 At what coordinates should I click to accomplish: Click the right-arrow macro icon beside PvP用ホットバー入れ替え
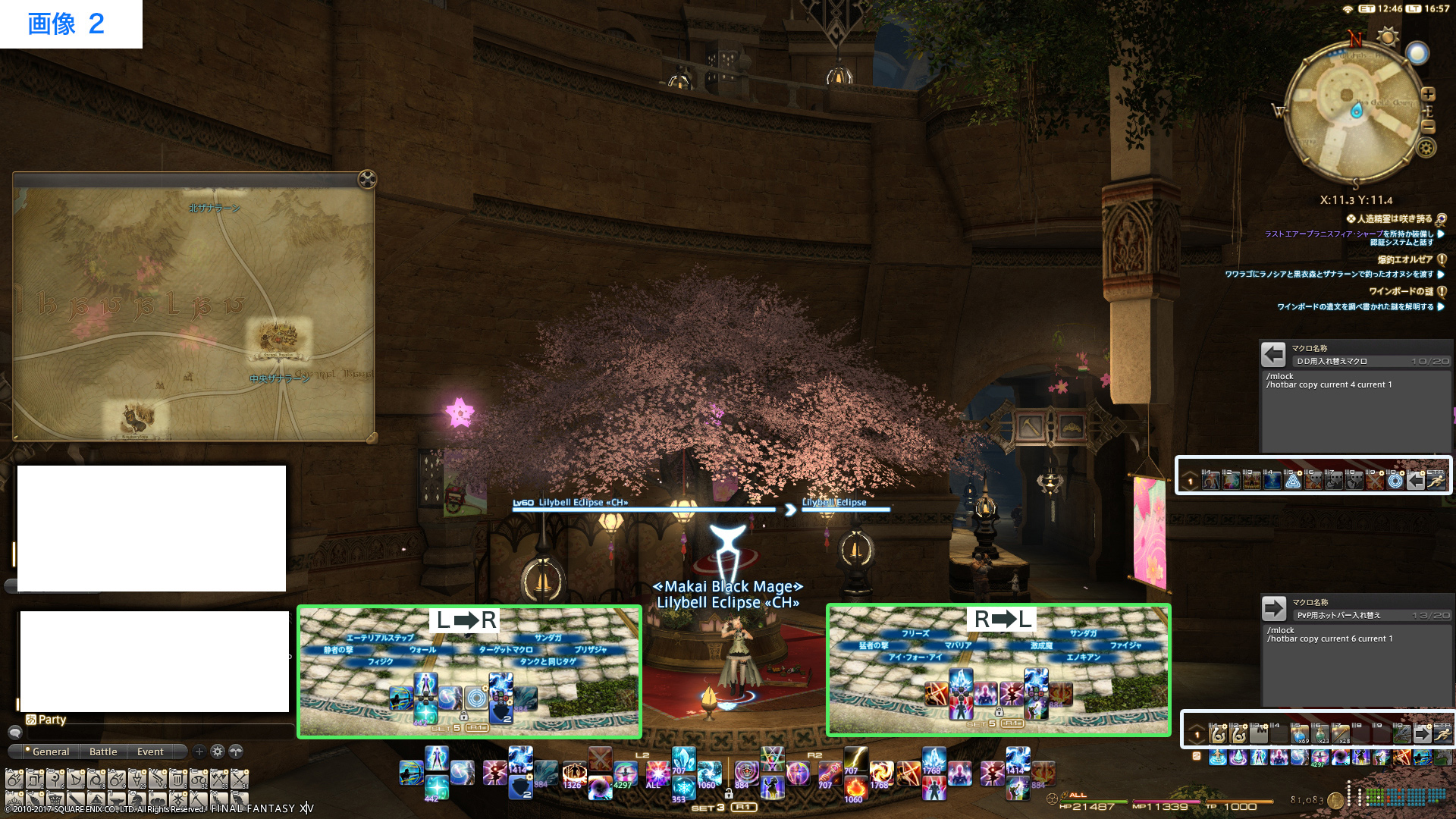tap(1273, 608)
